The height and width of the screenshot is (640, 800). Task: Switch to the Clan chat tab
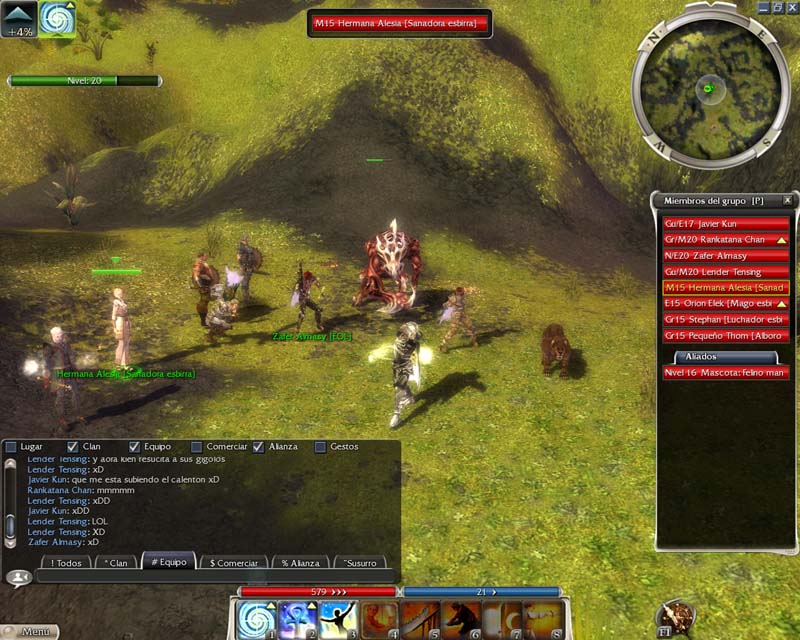[x=115, y=563]
